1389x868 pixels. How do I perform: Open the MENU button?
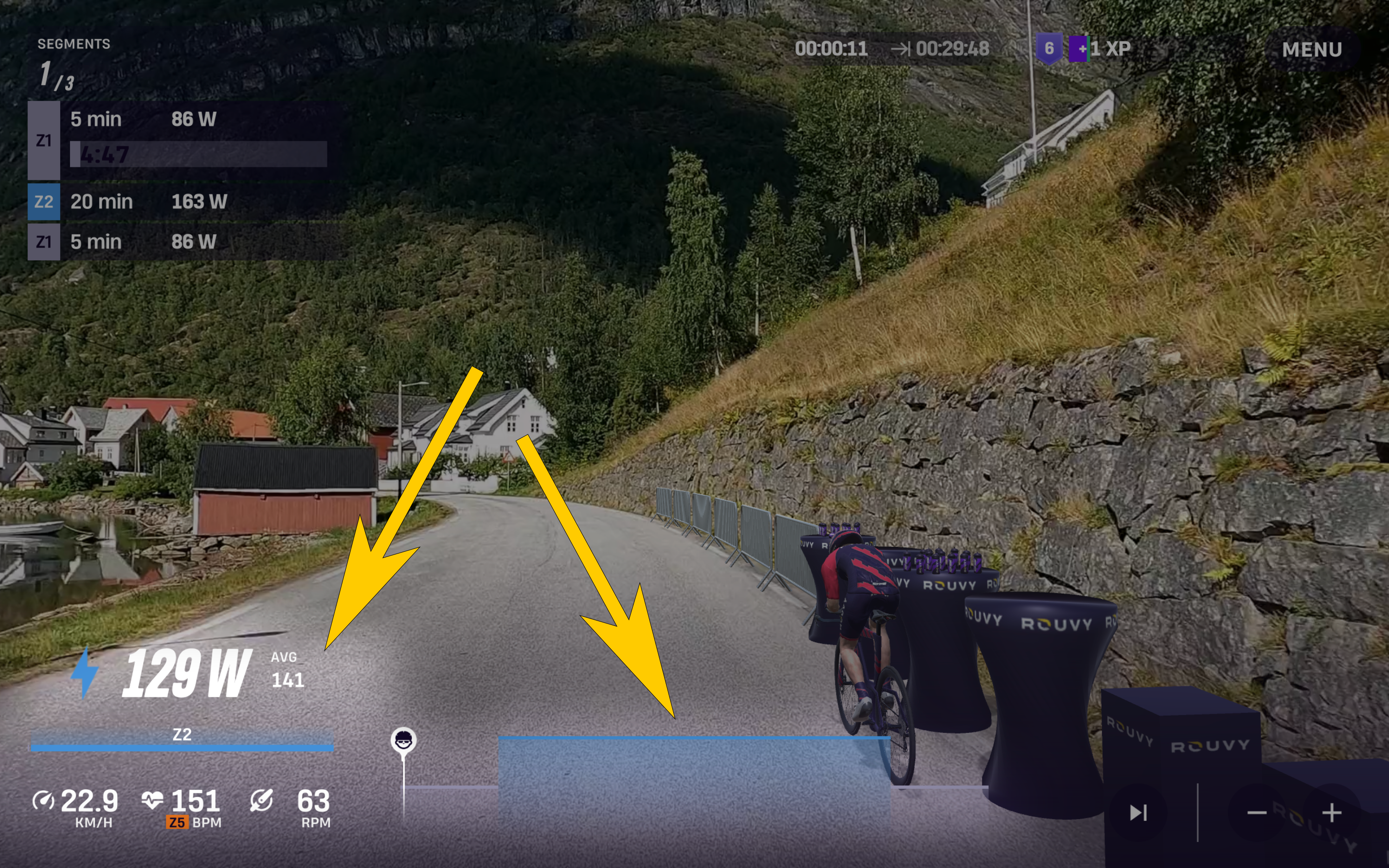click(x=1311, y=49)
